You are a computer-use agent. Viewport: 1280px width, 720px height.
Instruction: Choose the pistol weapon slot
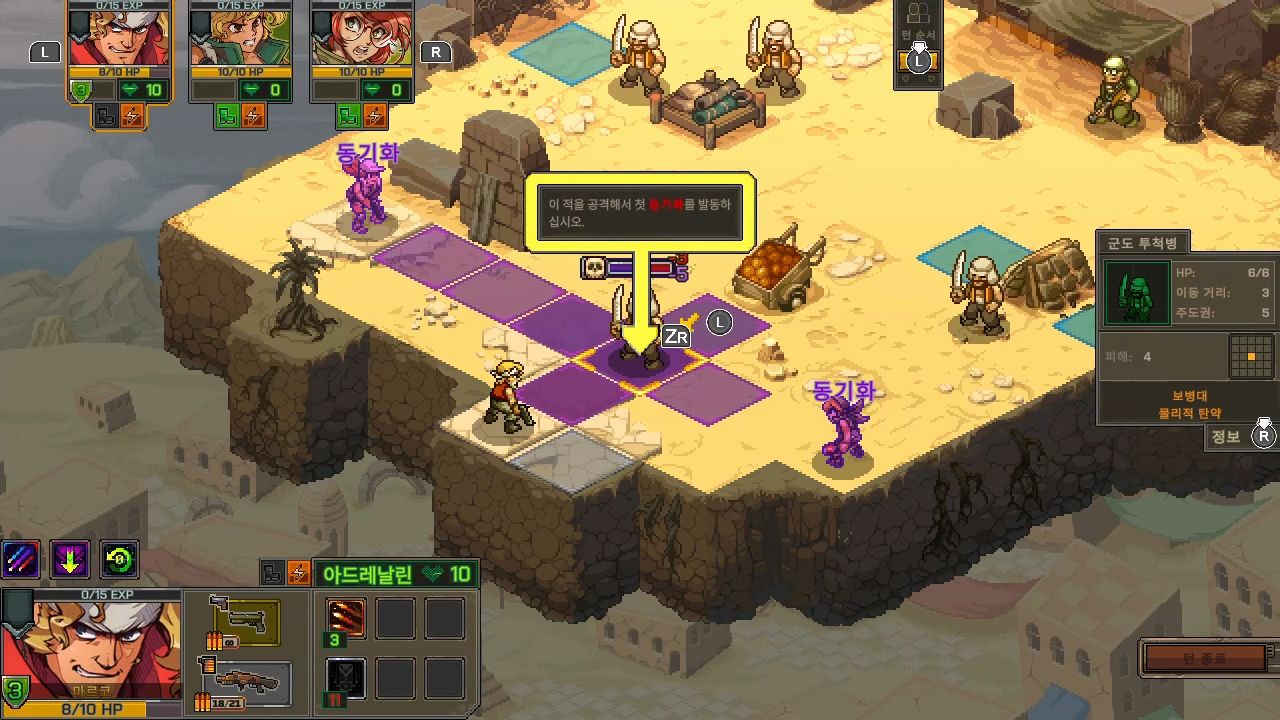click(243, 622)
